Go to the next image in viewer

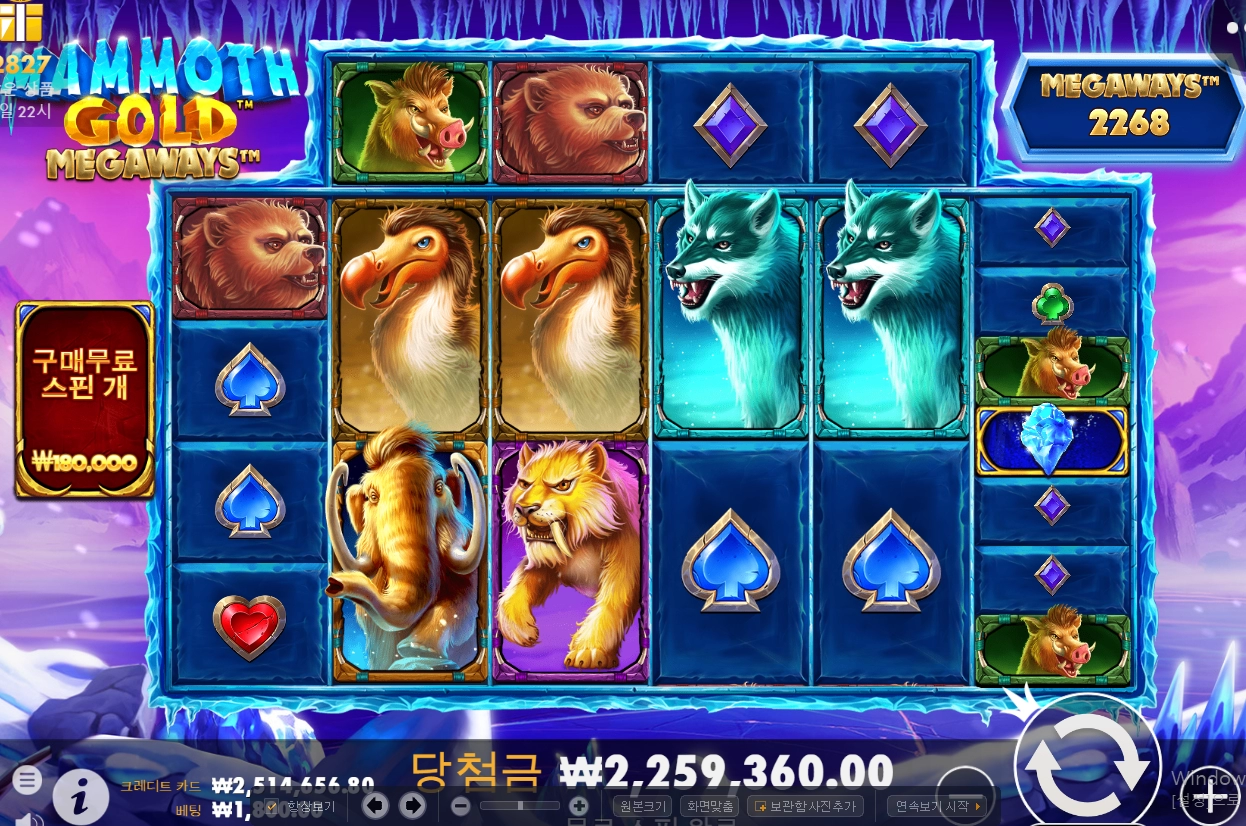411,805
